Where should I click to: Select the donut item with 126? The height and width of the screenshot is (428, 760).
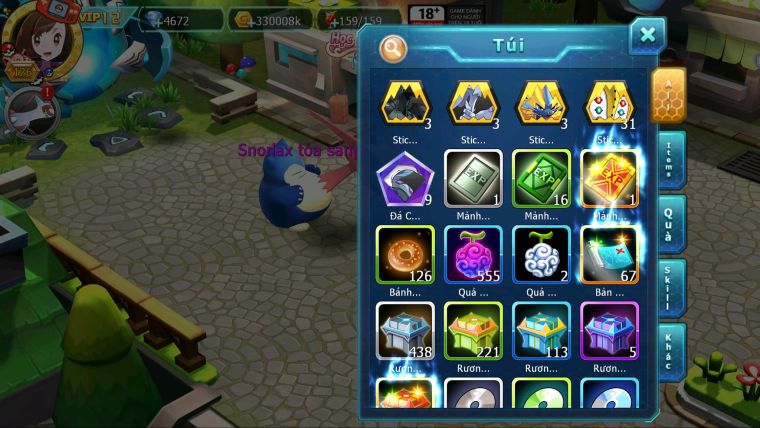click(x=405, y=252)
